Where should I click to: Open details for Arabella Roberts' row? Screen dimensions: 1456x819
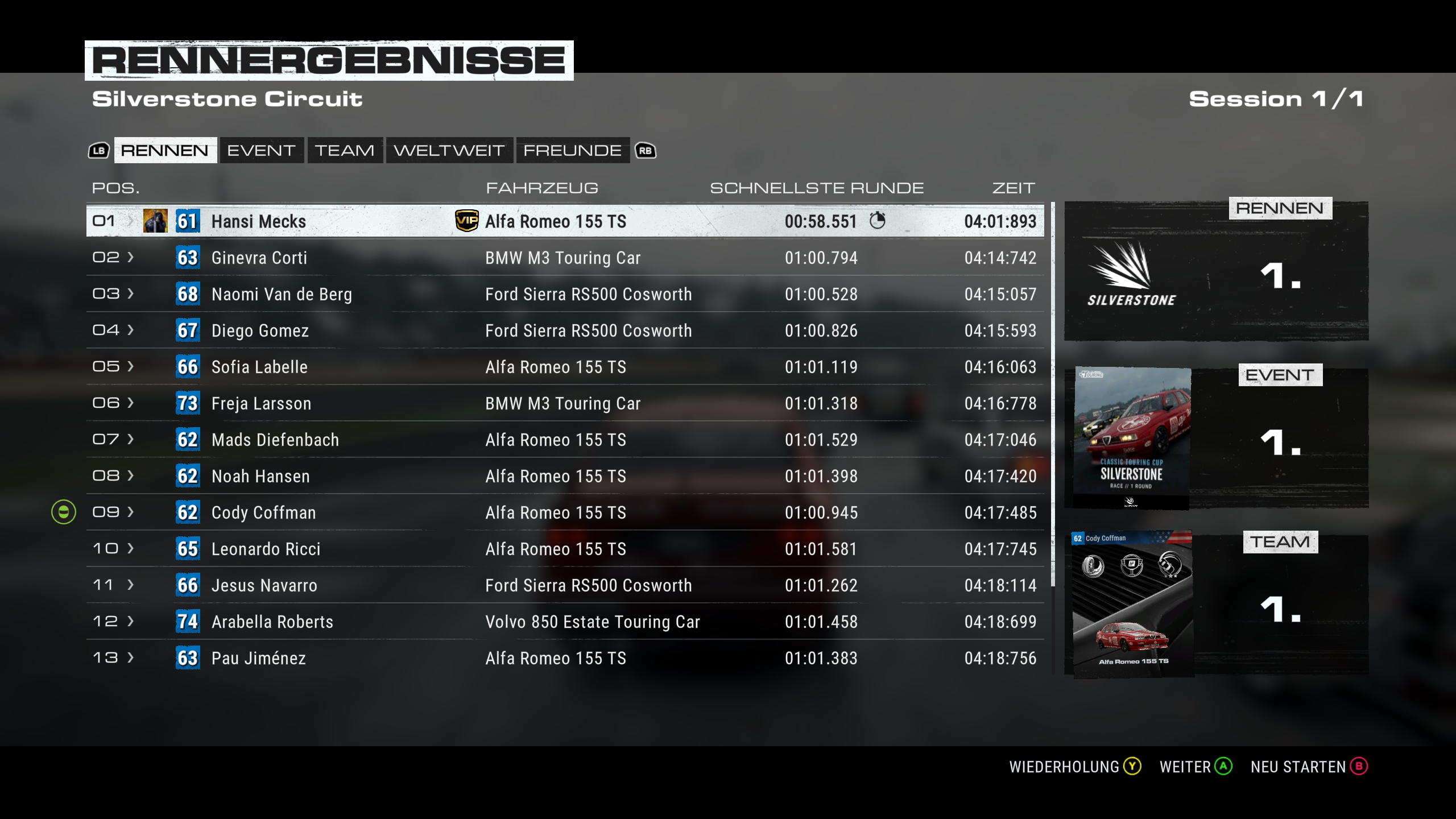130,622
